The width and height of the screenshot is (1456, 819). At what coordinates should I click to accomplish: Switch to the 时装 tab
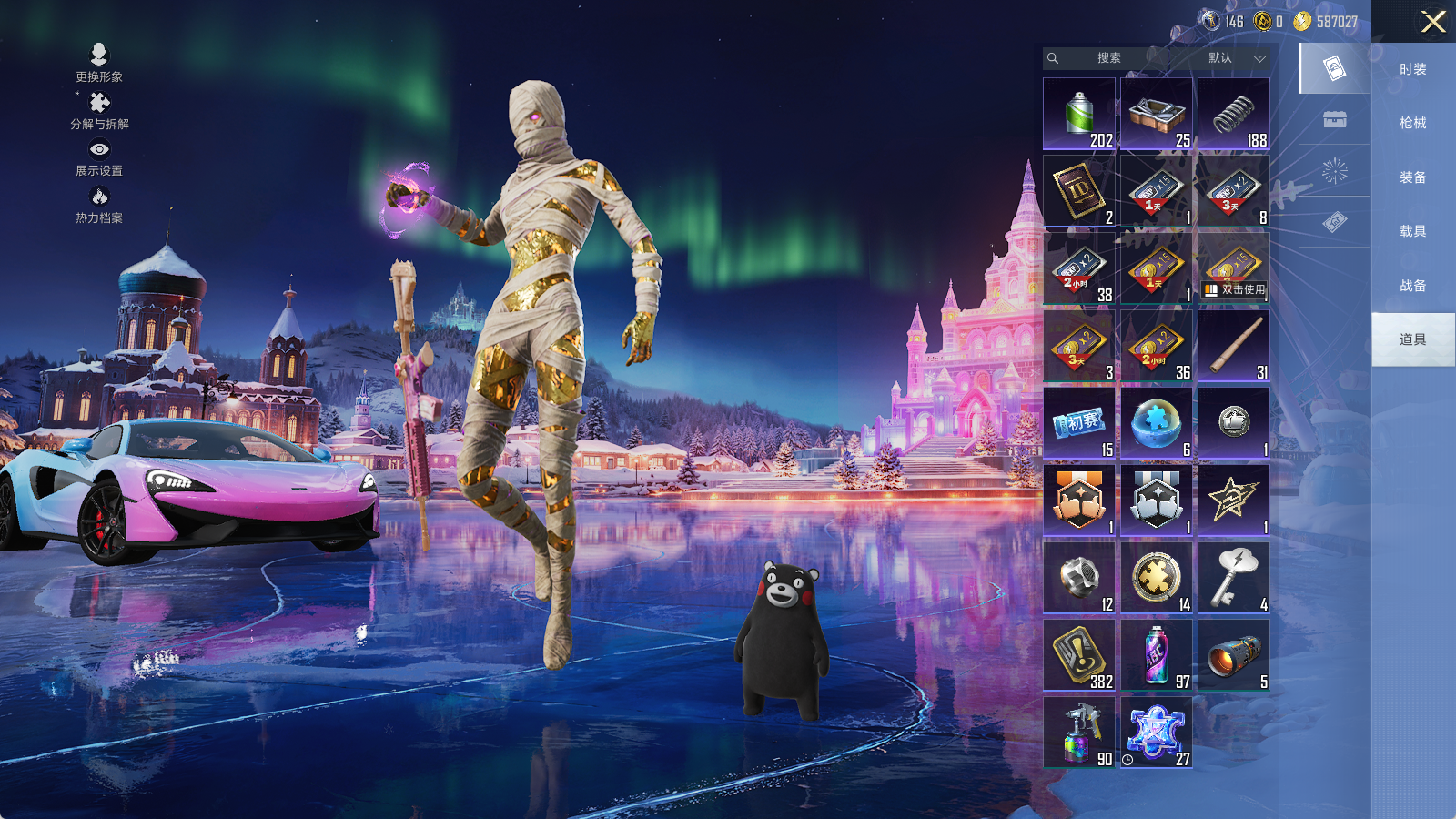point(1412,69)
